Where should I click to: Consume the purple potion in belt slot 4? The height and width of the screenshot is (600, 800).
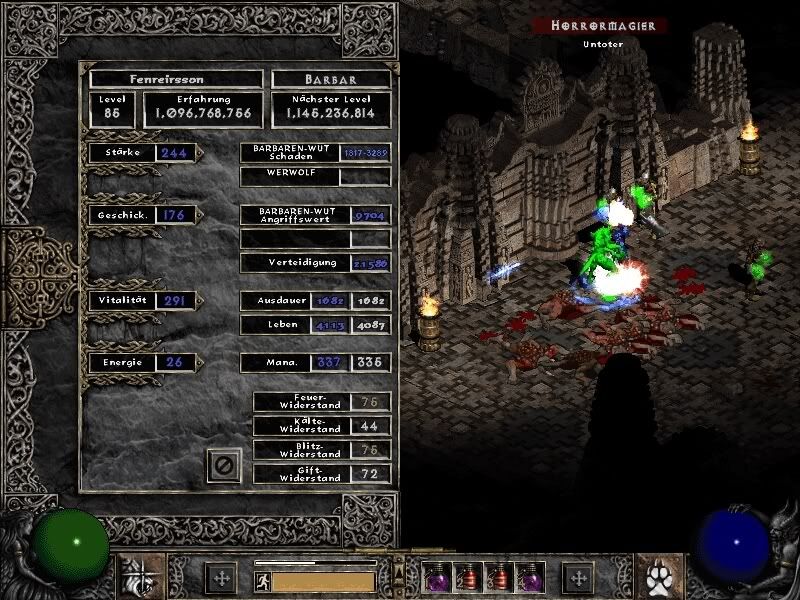click(x=527, y=578)
